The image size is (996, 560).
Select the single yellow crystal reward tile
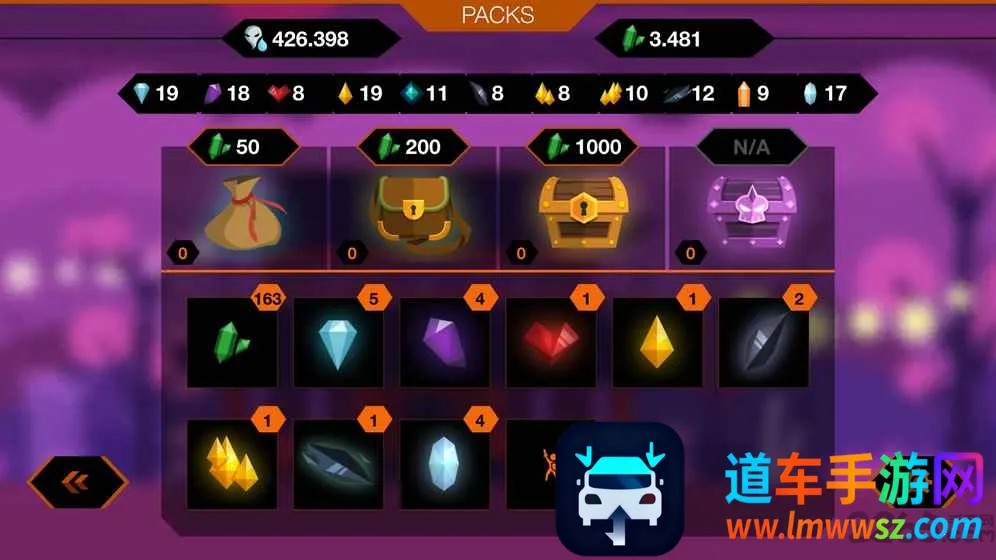(657, 342)
